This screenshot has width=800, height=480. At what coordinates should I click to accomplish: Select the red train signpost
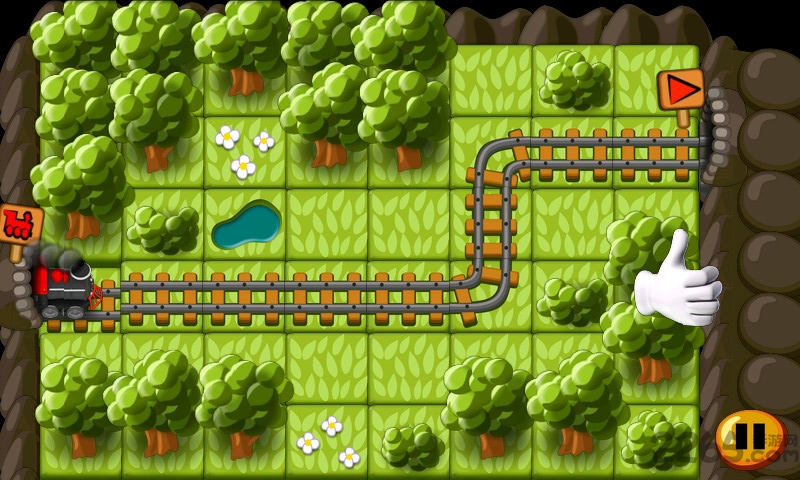click(x=17, y=224)
